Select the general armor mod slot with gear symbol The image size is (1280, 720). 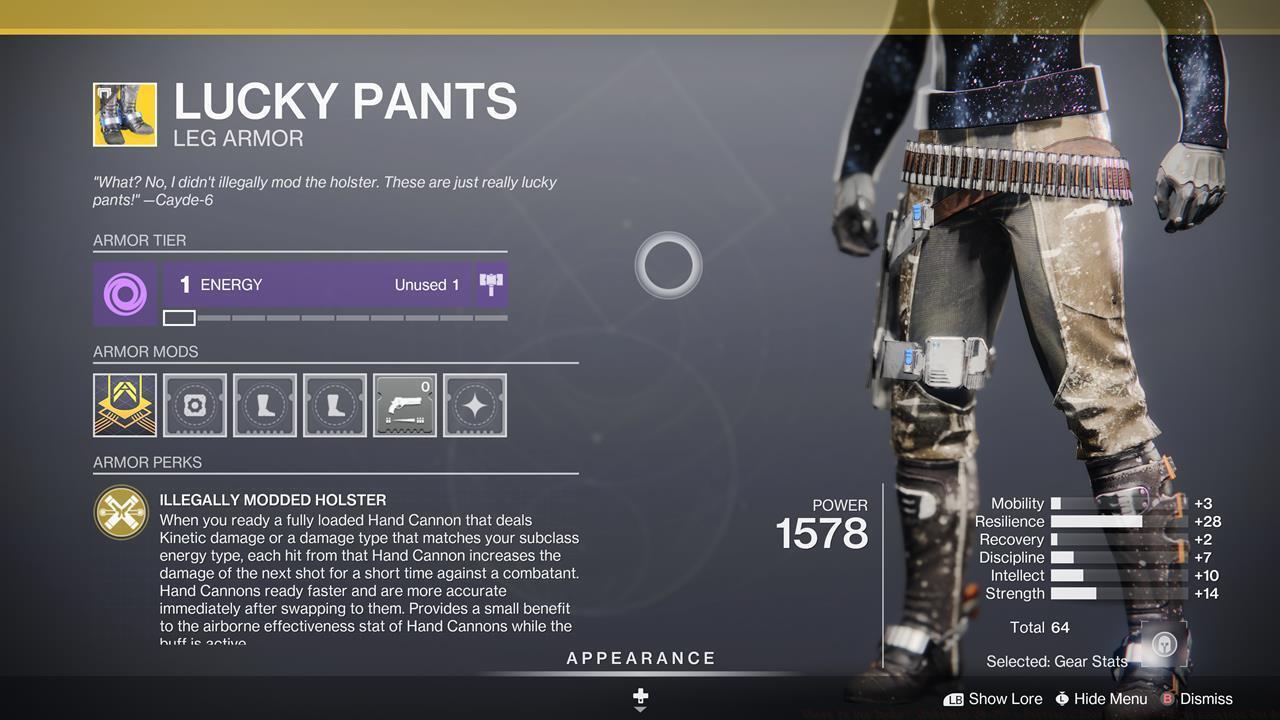point(195,405)
